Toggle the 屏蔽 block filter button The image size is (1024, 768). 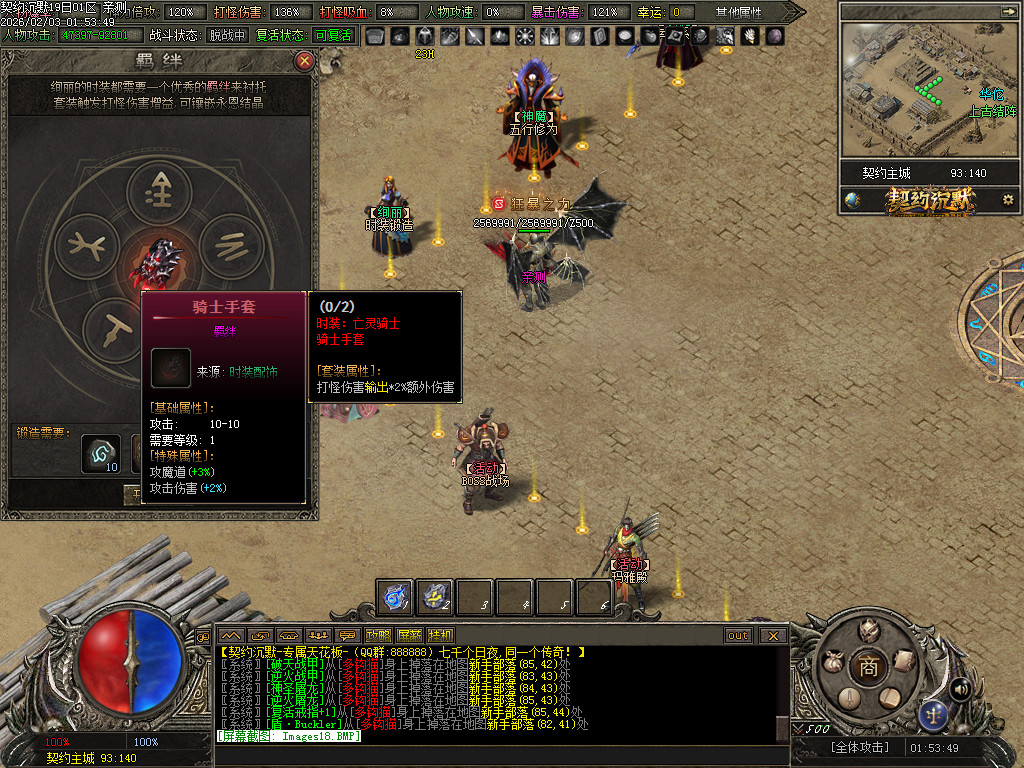409,635
